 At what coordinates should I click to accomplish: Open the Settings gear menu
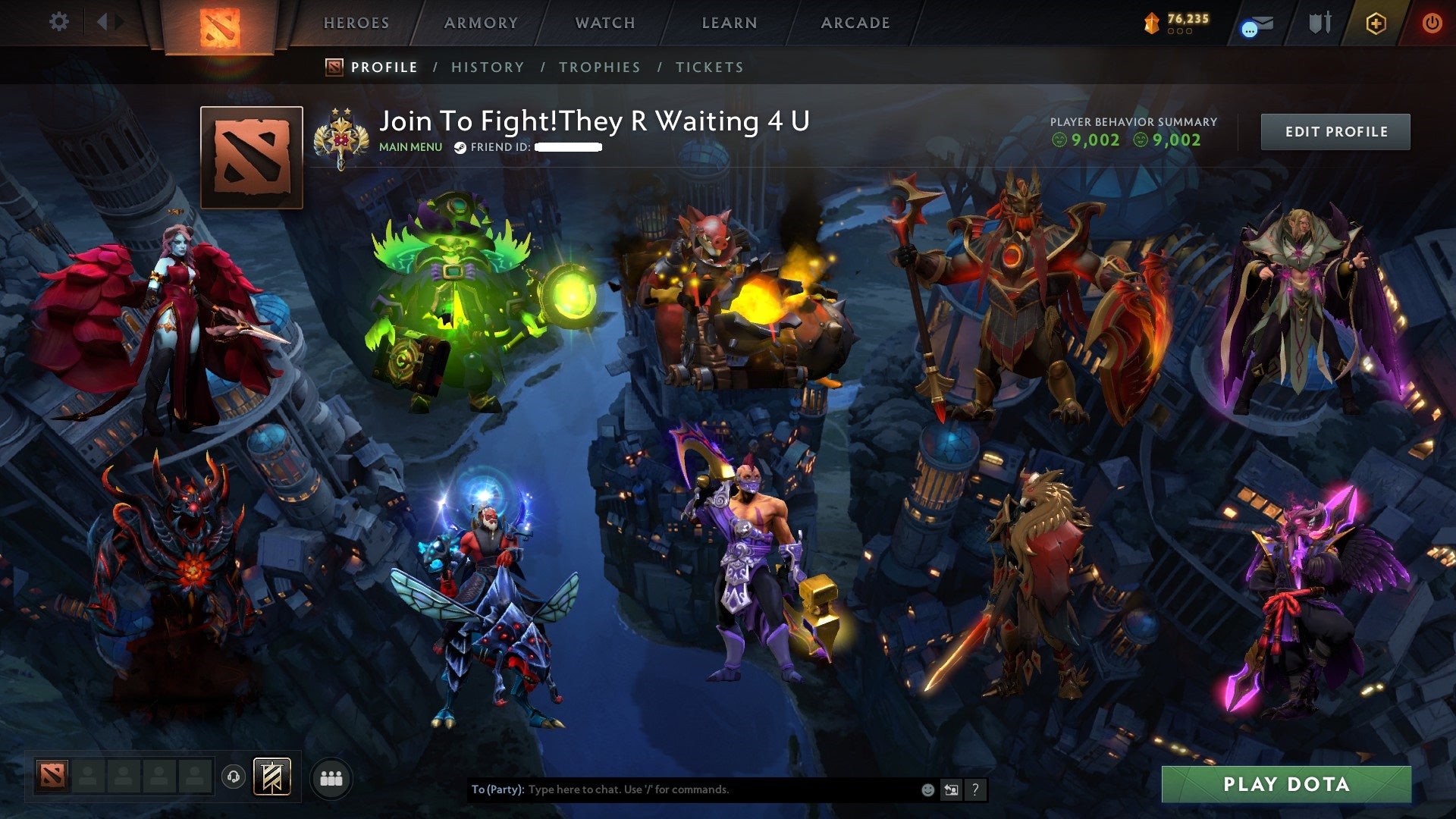tap(58, 22)
